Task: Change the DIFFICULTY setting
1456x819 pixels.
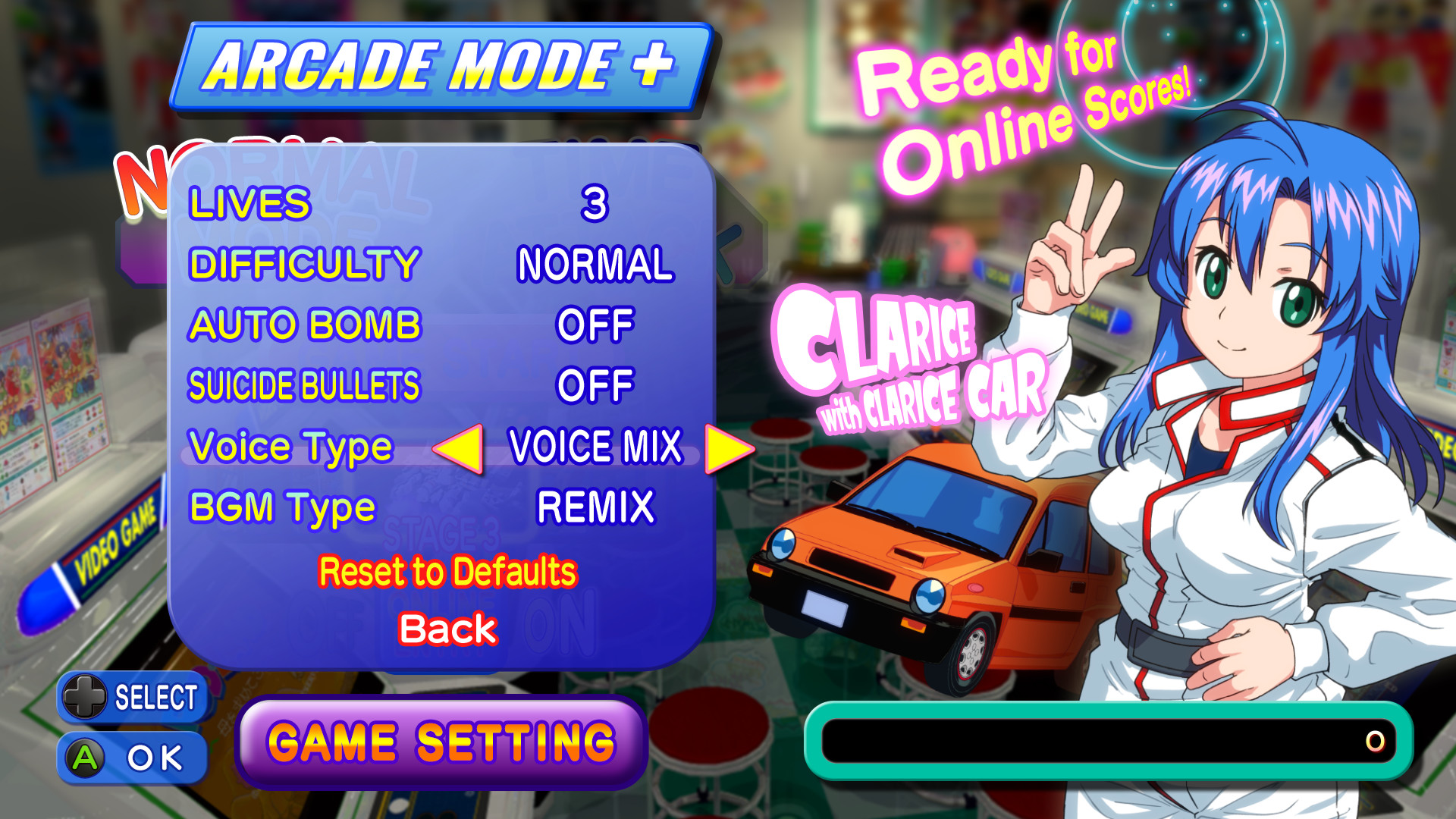Action: point(595,265)
